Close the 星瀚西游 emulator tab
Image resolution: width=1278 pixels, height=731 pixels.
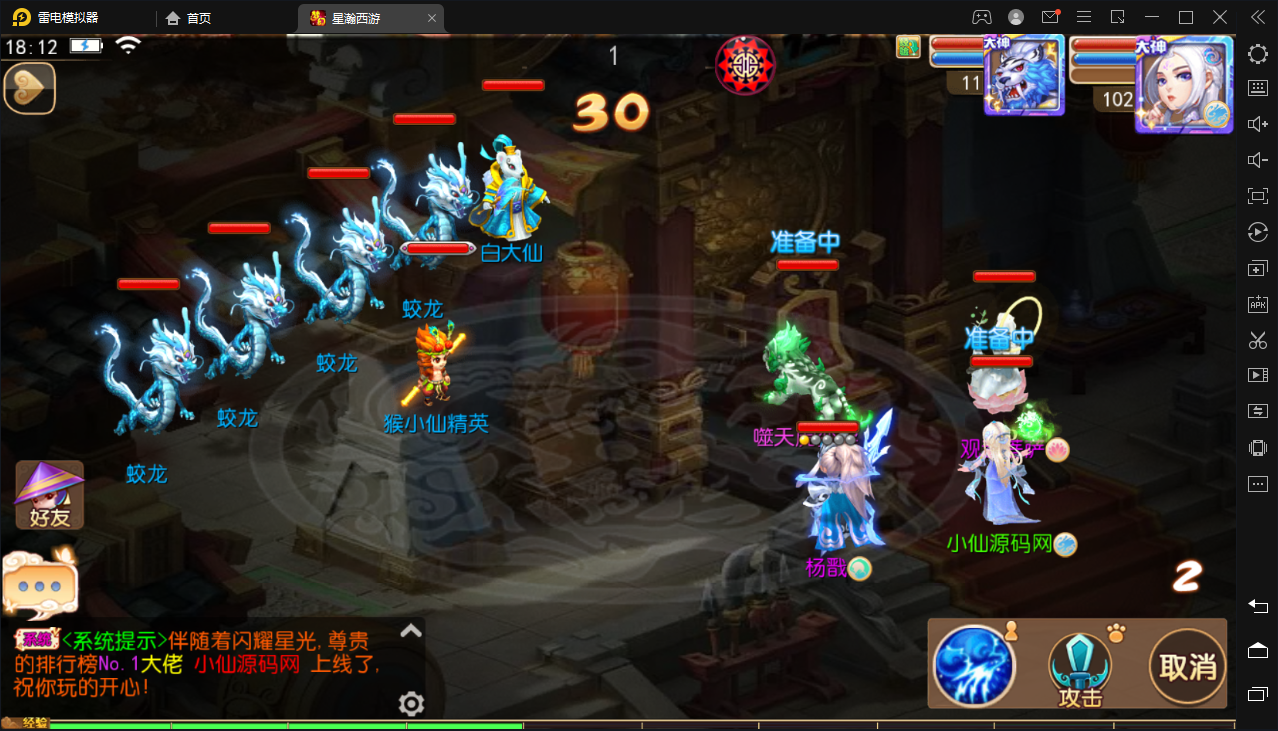pos(431,18)
